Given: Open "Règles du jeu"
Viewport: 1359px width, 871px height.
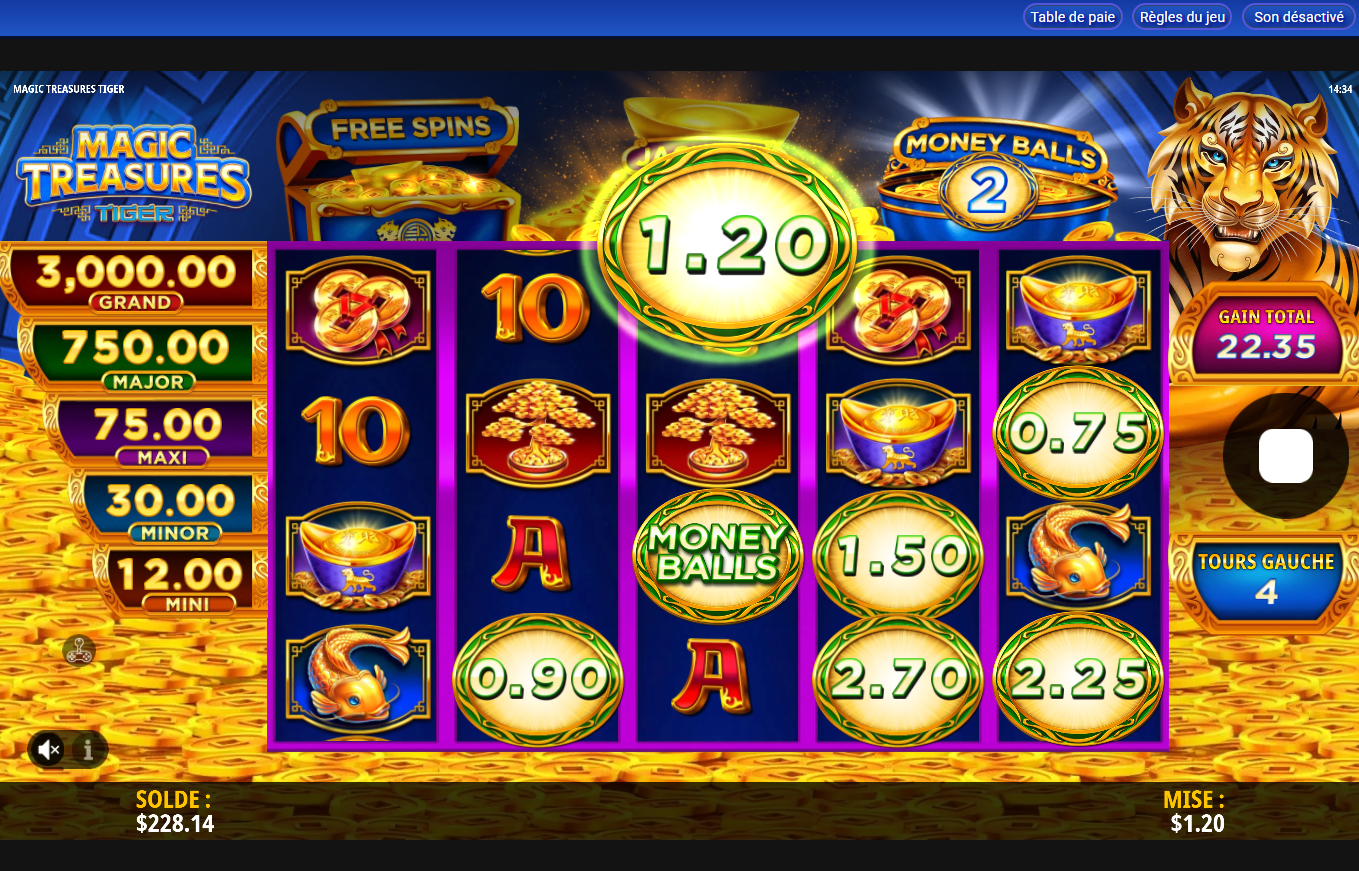Looking at the screenshot, I should (x=1181, y=16).
